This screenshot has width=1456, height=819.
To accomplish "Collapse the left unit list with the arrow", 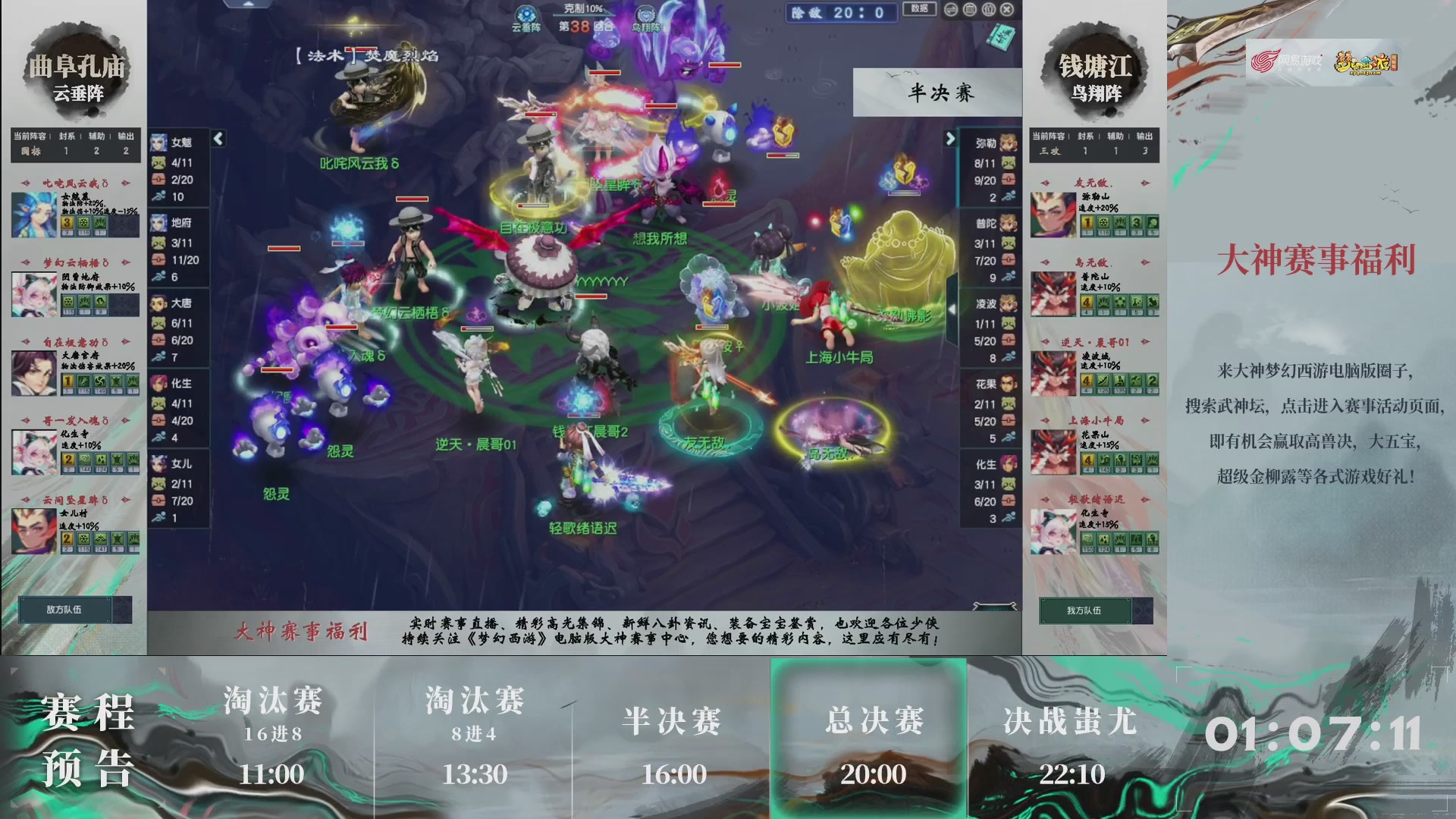I will (x=218, y=140).
